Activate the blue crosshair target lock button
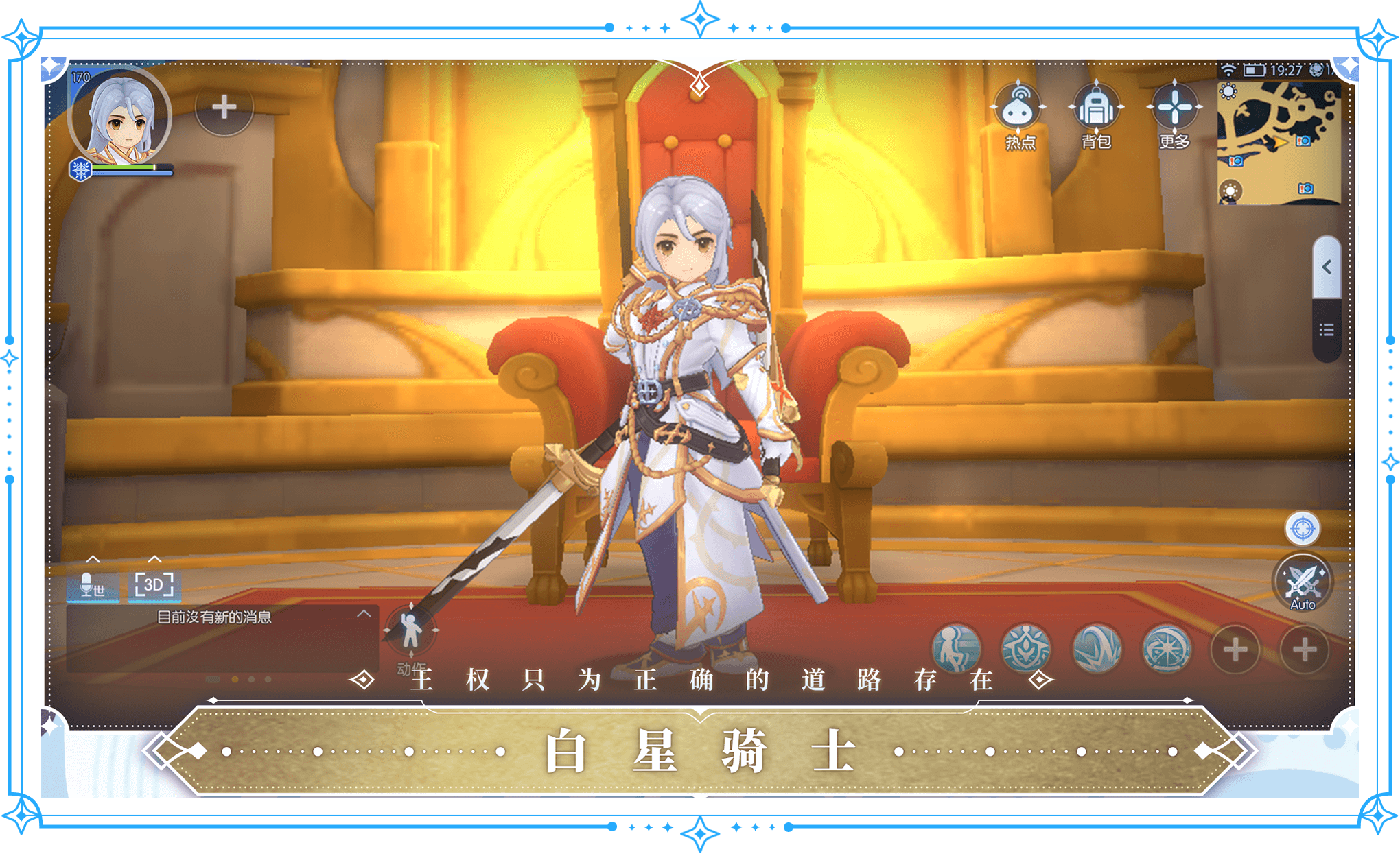Image resolution: width=1400 pixels, height=856 pixels. tap(1302, 529)
